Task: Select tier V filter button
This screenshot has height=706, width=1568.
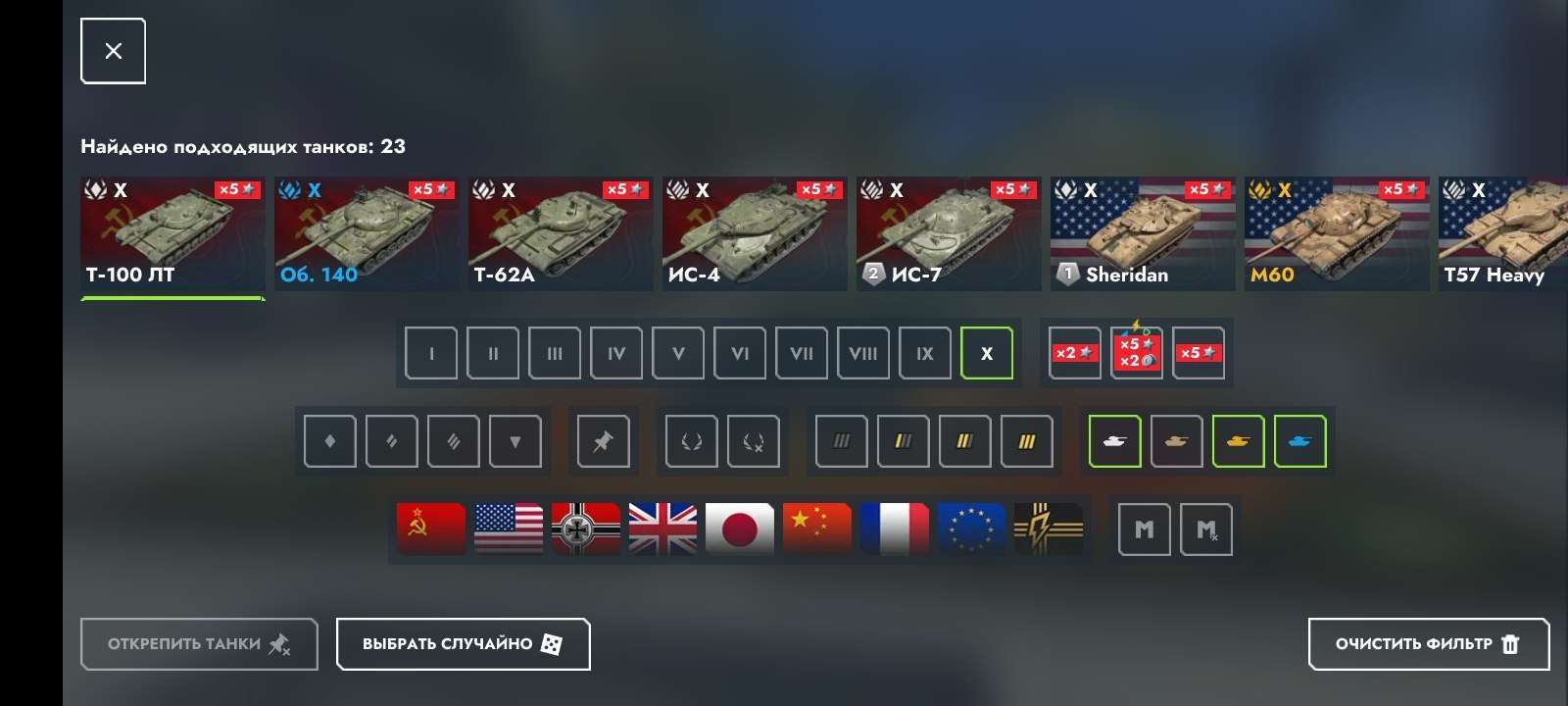Action: pos(677,352)
